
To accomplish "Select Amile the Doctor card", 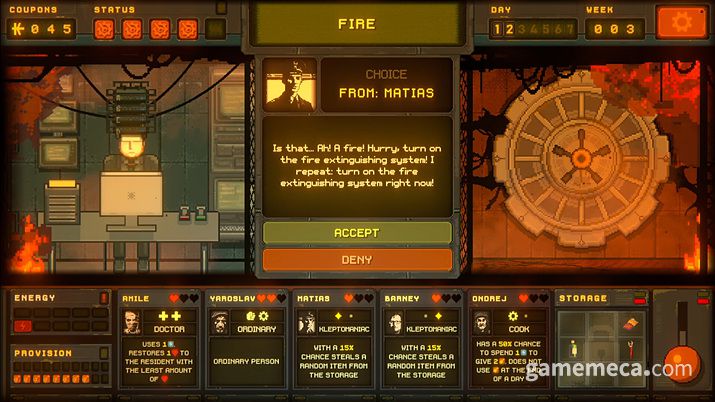I will click(x=161, y=339).
